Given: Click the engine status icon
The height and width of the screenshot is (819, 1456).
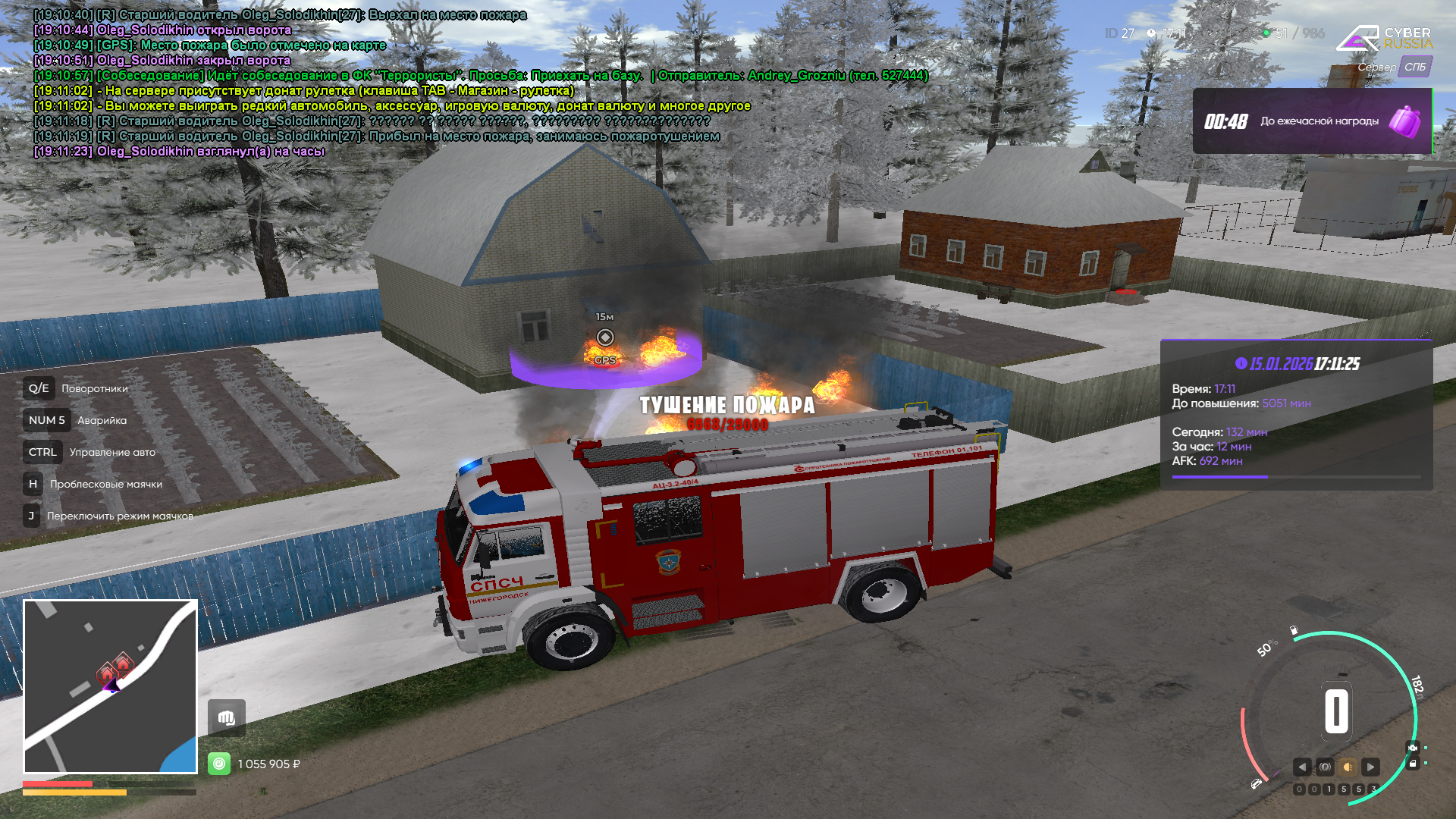Looking at the screenshot, I should click(x=1412, y=748).
